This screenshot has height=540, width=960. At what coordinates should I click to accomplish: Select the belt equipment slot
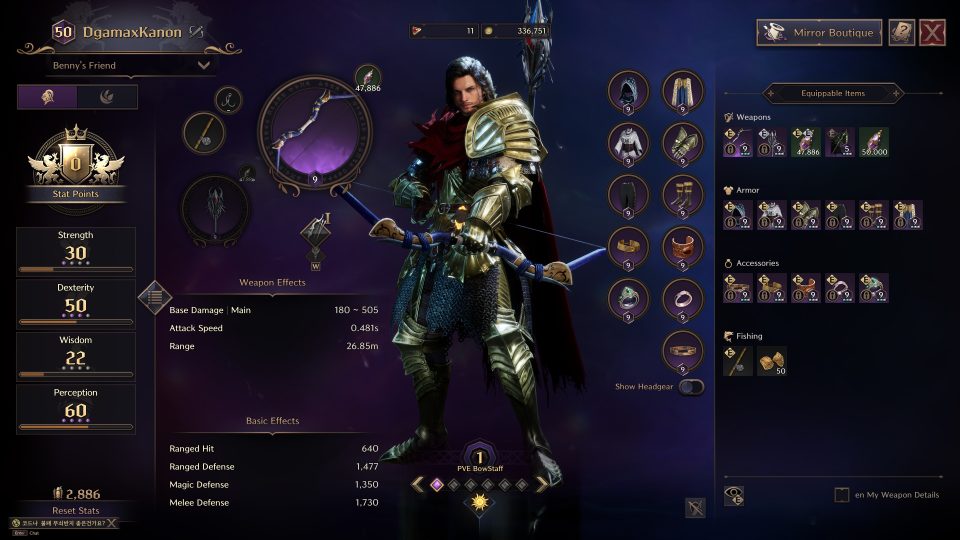click(683, 351)
